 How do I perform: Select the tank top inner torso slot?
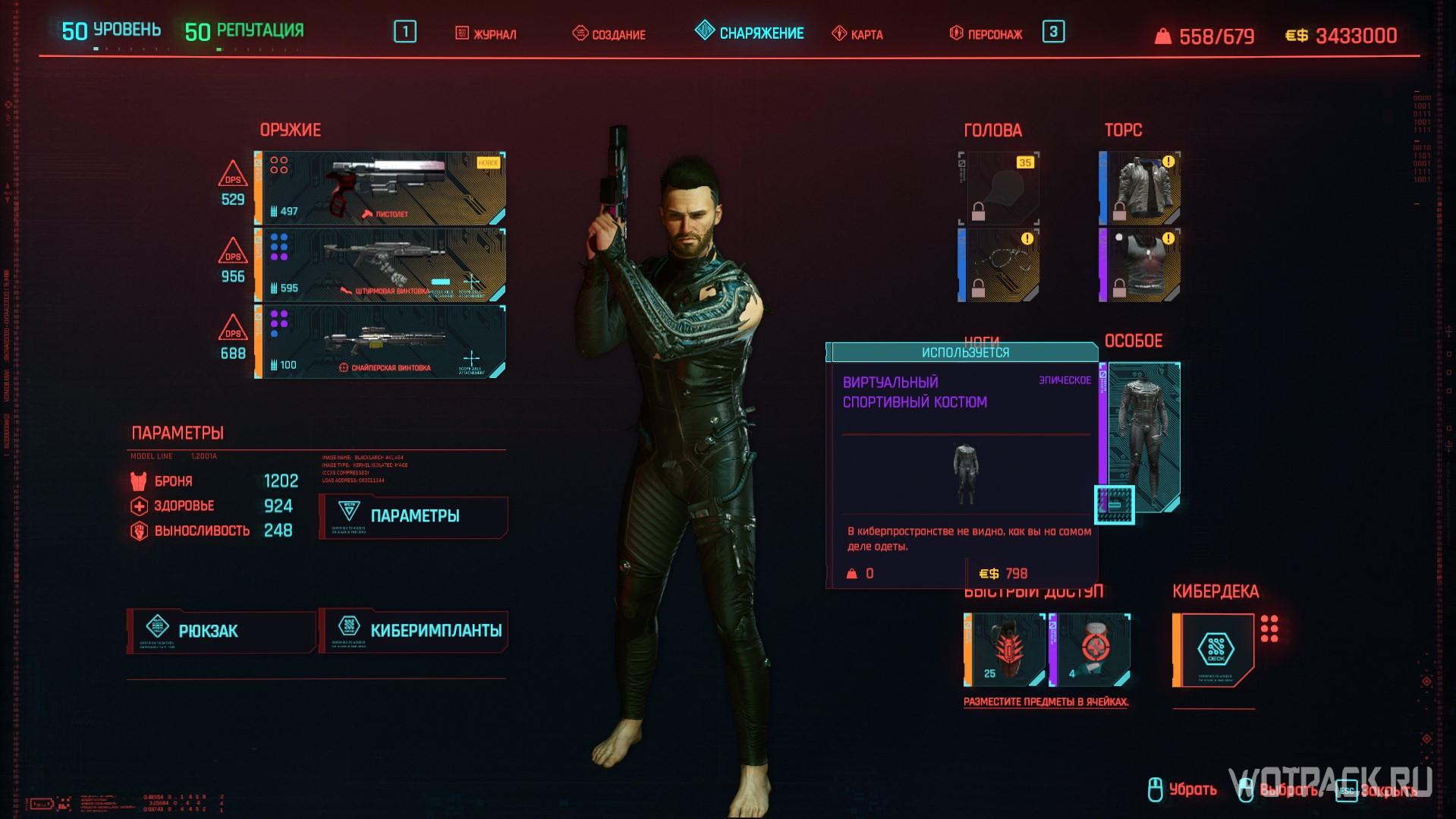click(x=1140, y=265)
